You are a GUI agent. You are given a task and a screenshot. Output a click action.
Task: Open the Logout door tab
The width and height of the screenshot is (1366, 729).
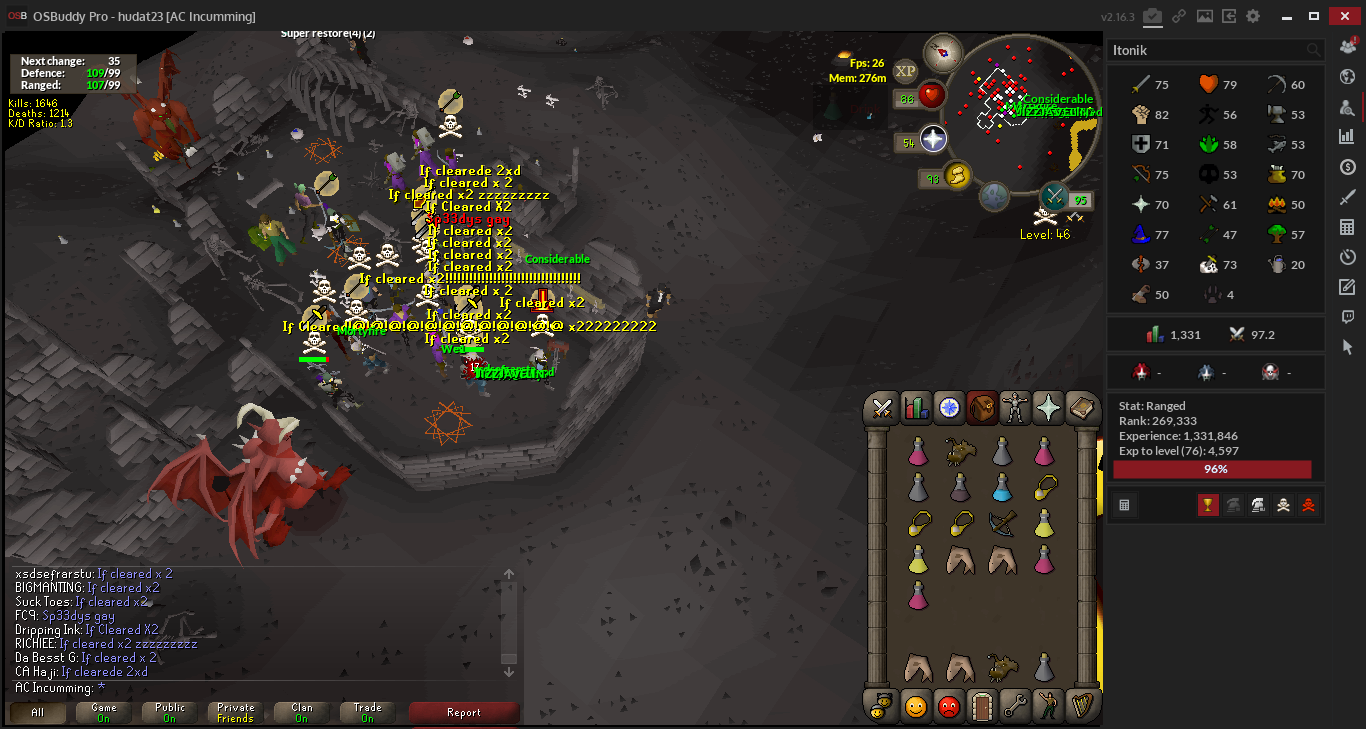981,706
